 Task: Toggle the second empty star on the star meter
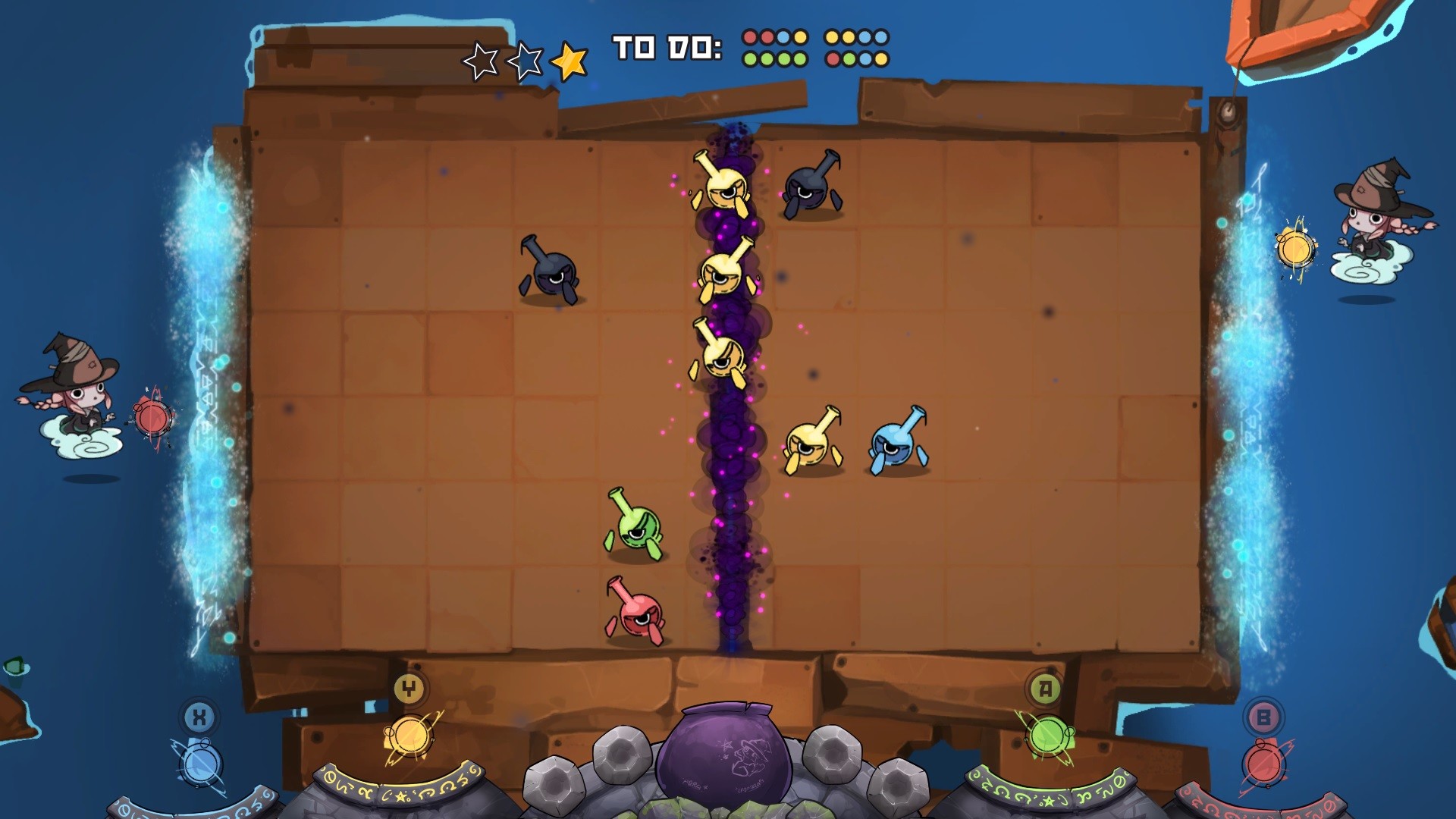[x=526, y=61]
